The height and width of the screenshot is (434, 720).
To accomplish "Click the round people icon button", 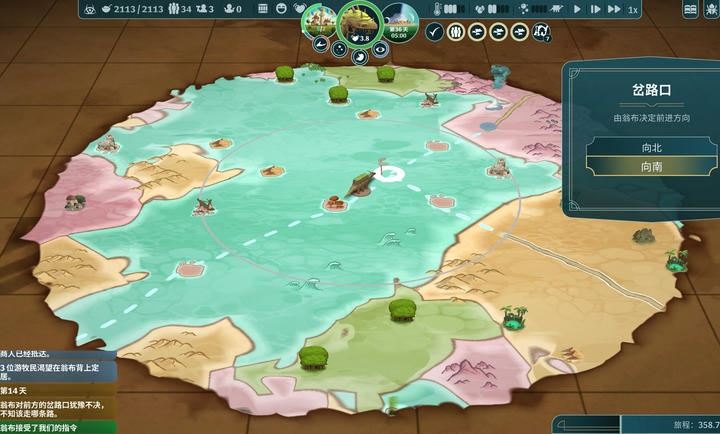I will [455, 32].
